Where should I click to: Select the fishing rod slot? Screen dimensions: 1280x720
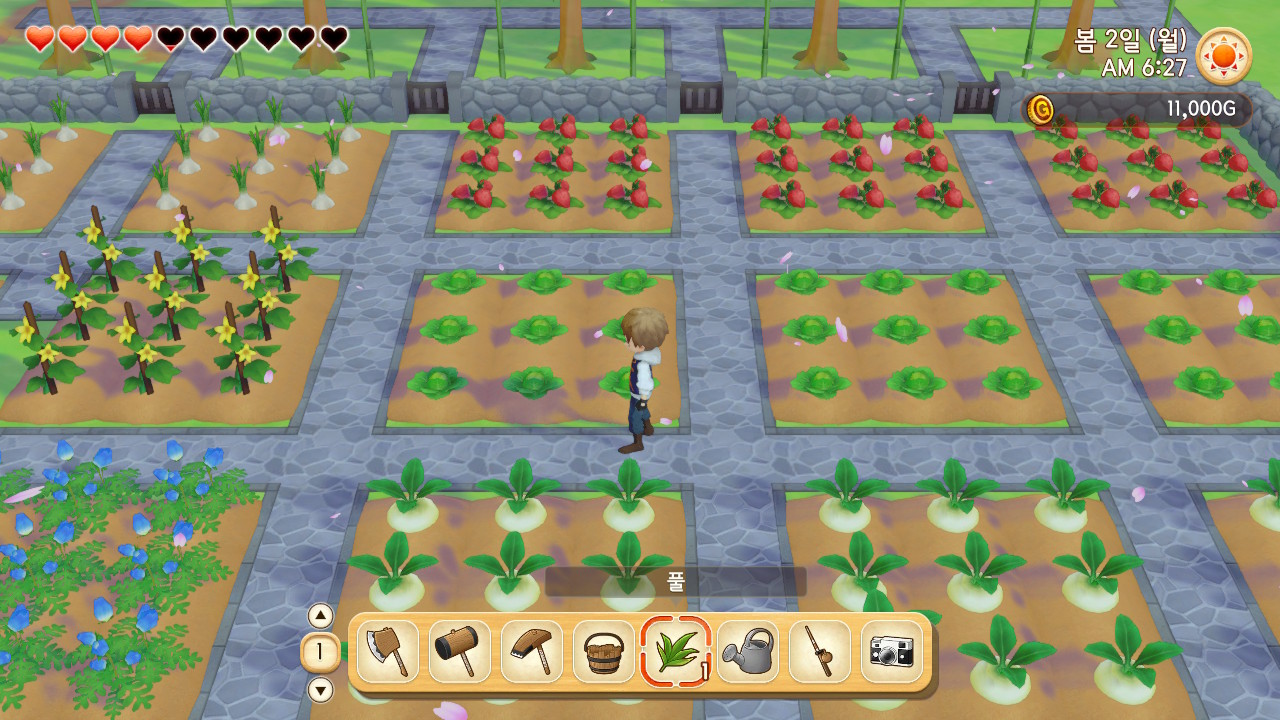tap(820, 652)
